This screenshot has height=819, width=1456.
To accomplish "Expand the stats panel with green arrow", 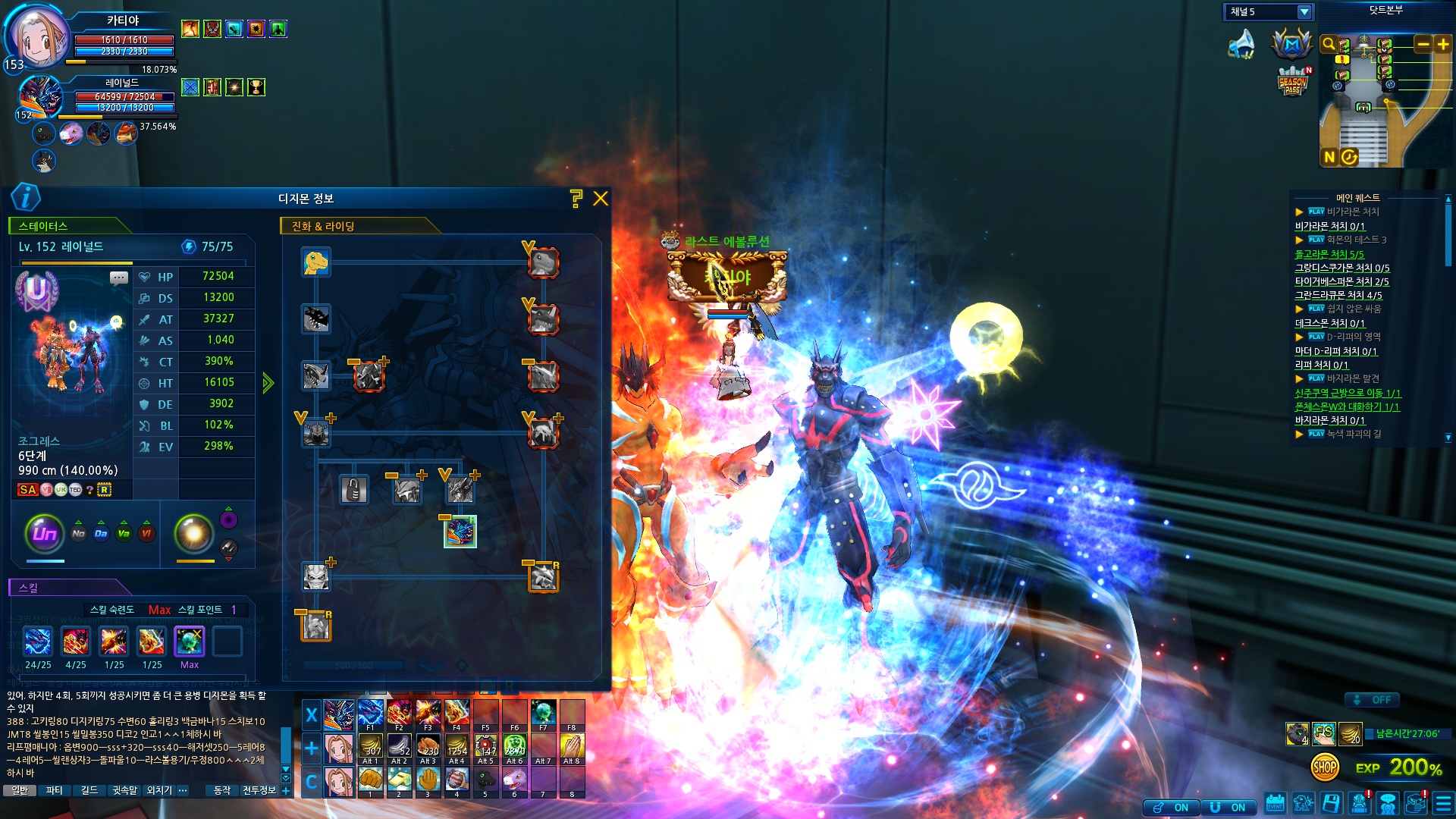I will (x=268, y=383).
